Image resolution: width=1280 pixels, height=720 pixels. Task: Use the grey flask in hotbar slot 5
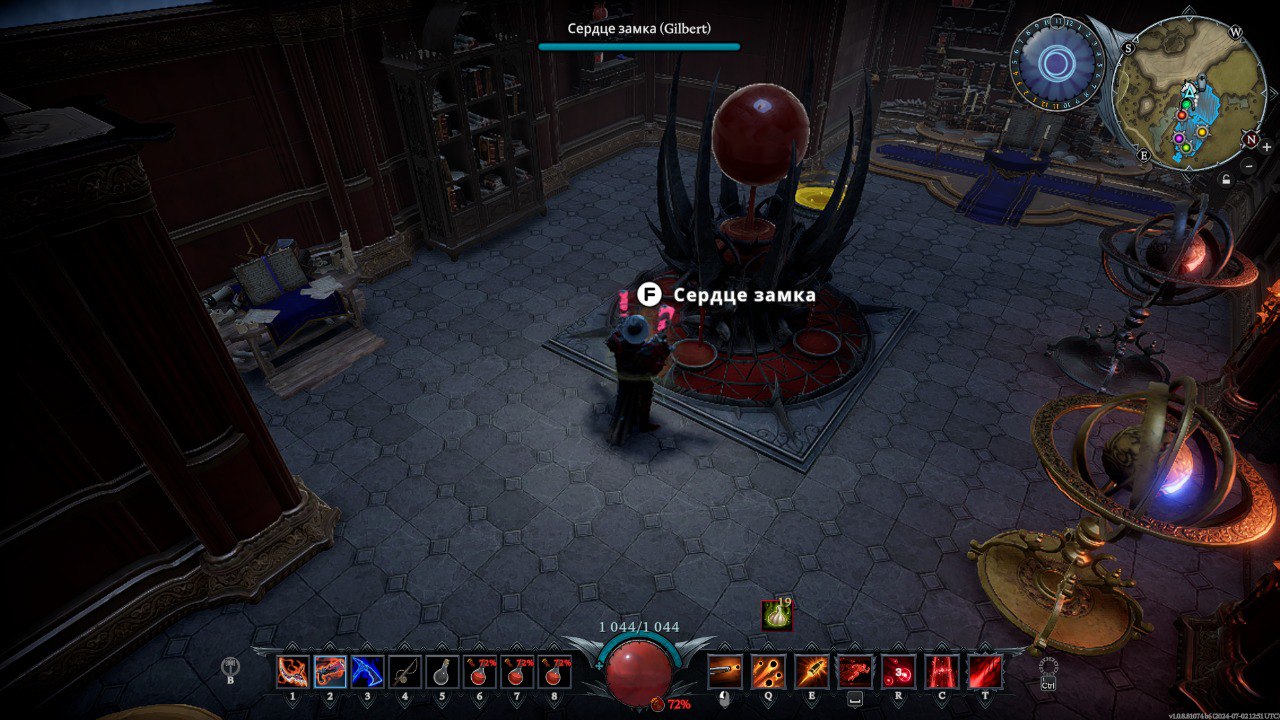point(441,672)
